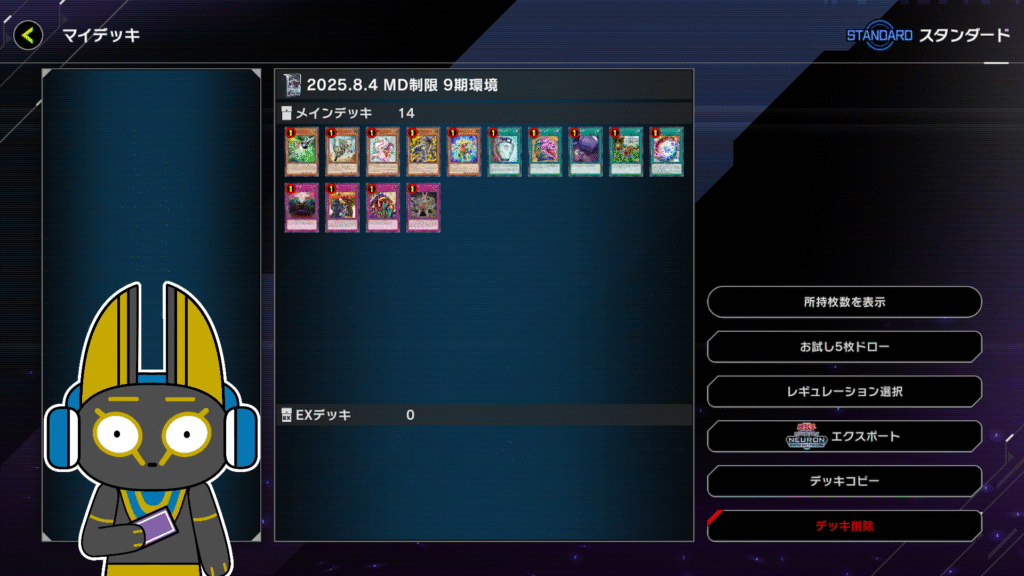The image size is (1024, 576).
Task: Choose the first monster card with green artwork
Action: point(301,152)
